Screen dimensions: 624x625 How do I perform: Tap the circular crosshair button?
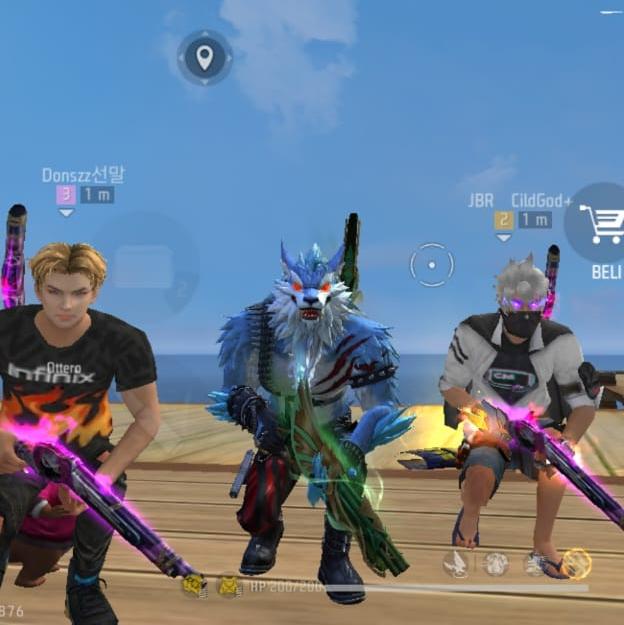[432, 265]
